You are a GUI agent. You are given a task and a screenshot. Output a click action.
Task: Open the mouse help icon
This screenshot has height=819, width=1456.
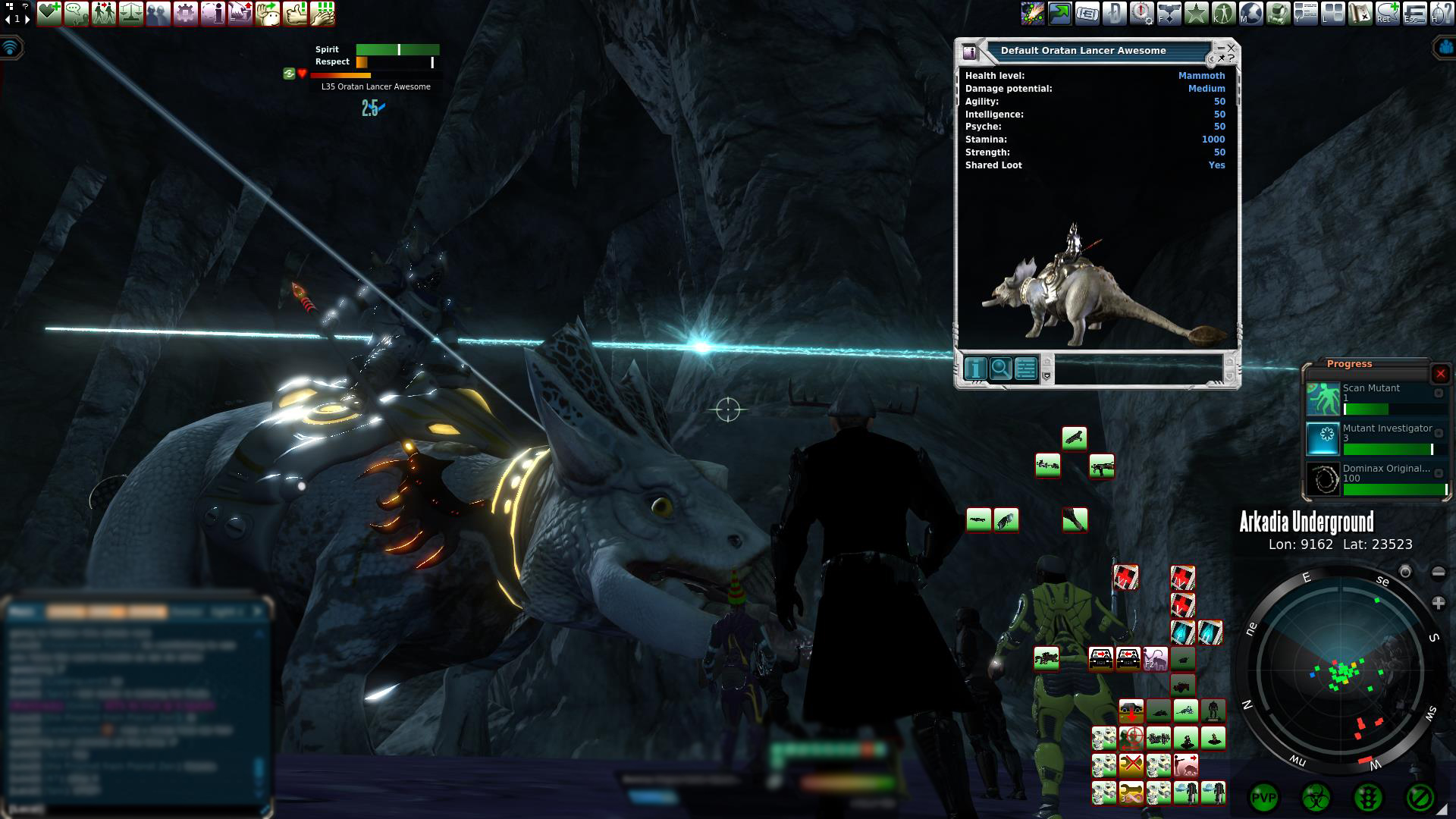(1441, 13)
